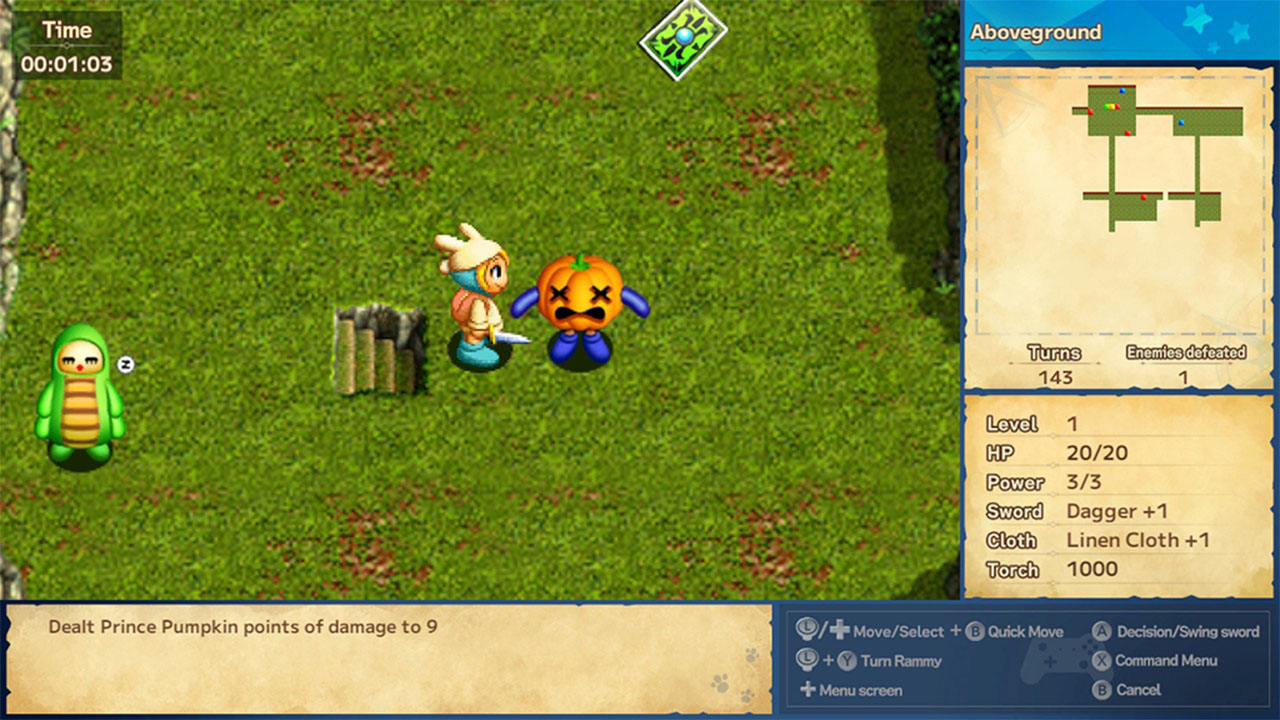Click the Quick Move B button icon

(x=974, y=631)
